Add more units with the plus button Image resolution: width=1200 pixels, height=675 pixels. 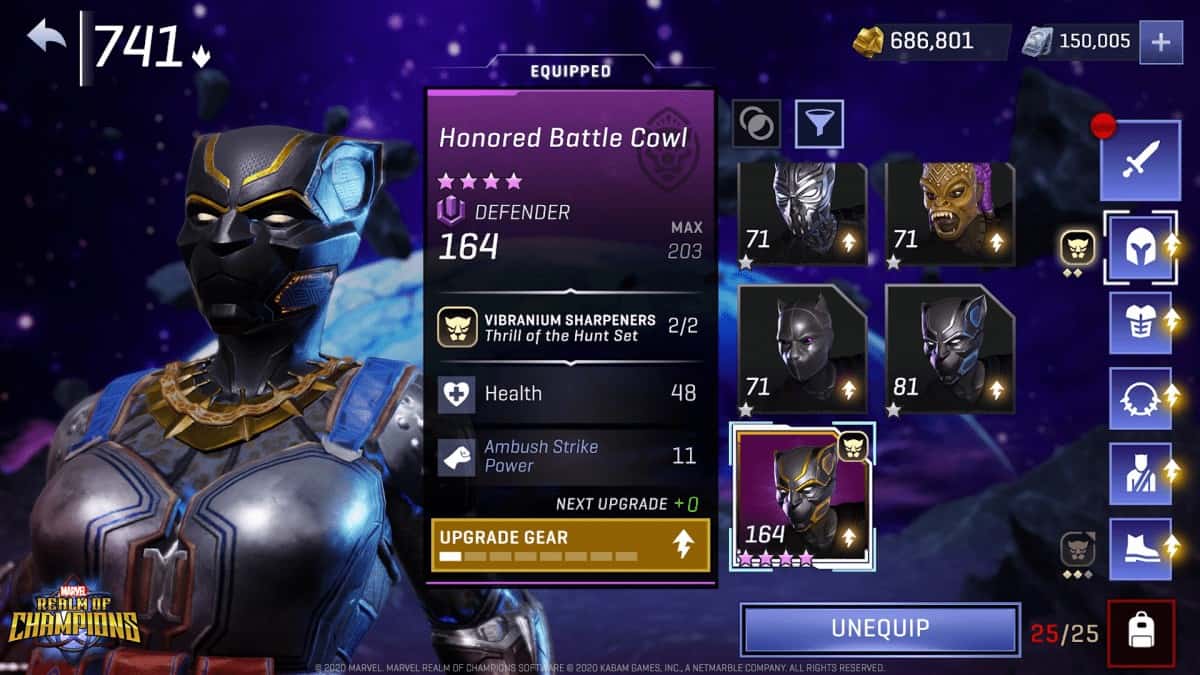coord(1161,42)
